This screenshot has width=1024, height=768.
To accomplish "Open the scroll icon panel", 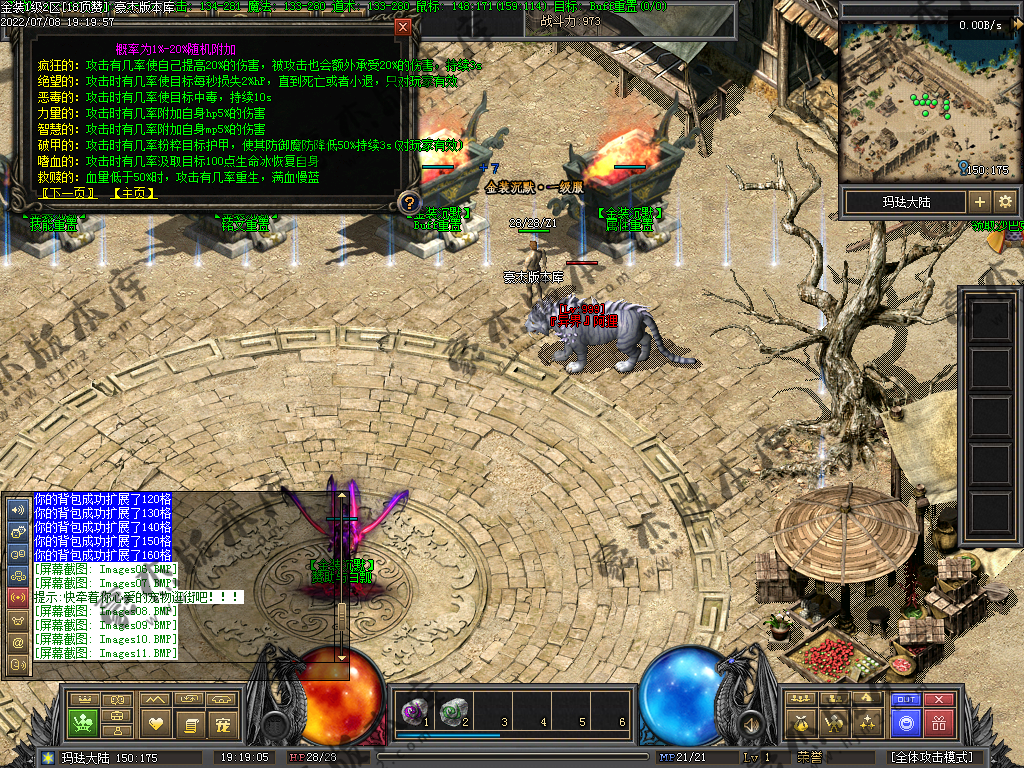I will click(188, 722).
